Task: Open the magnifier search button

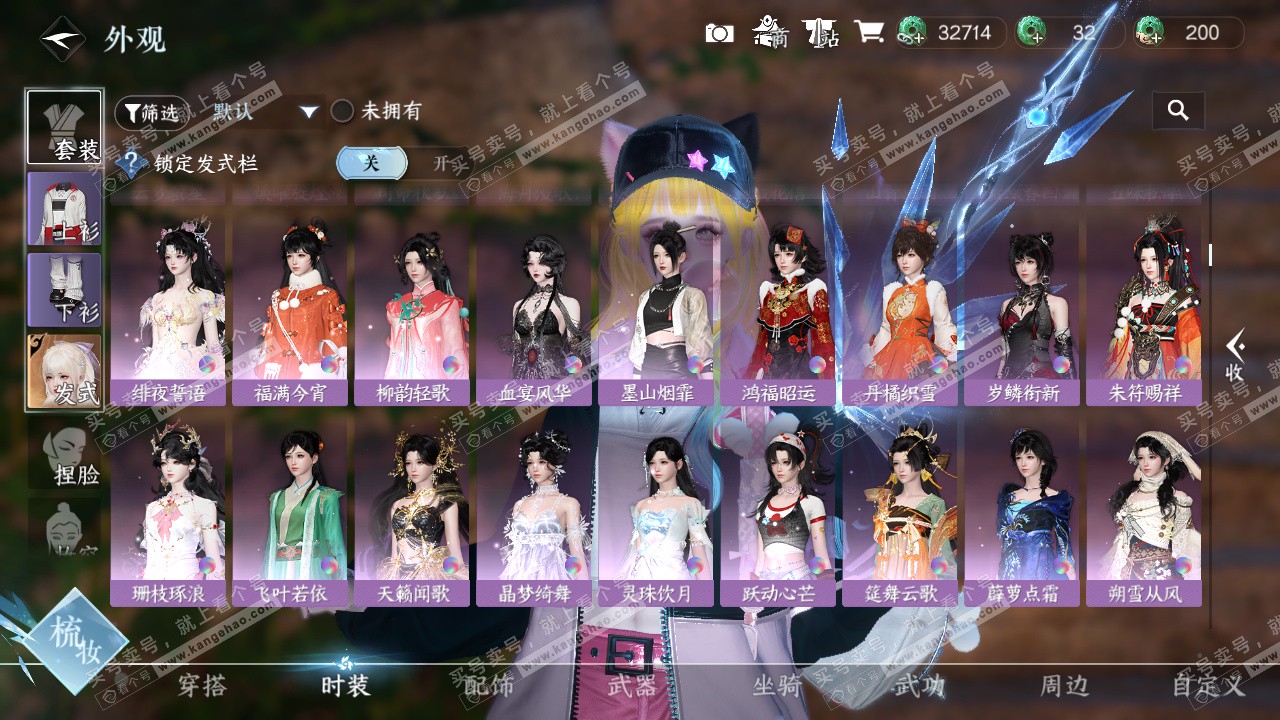Action: 1178,111
